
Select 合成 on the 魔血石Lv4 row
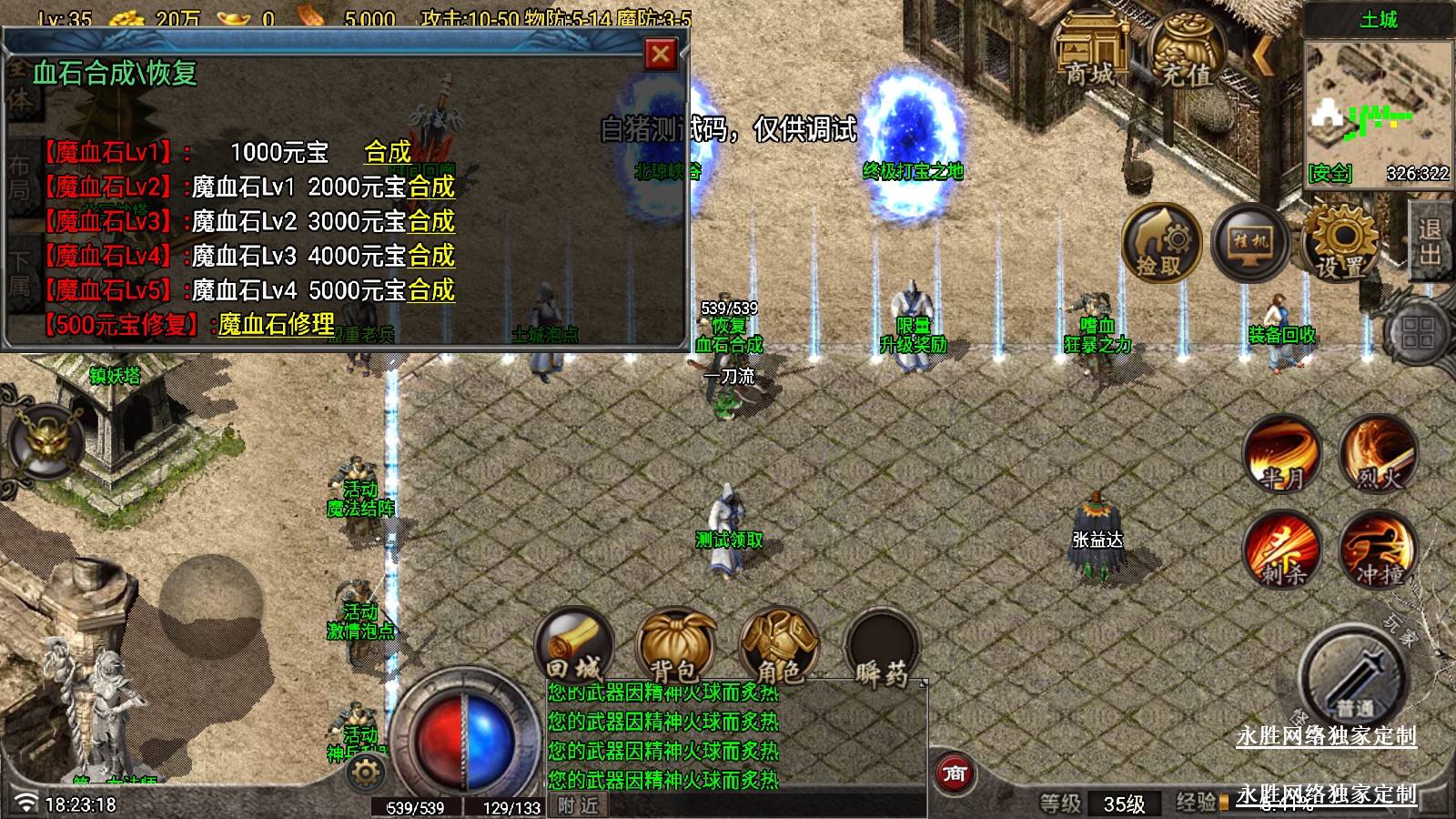(x=431, y=257)
